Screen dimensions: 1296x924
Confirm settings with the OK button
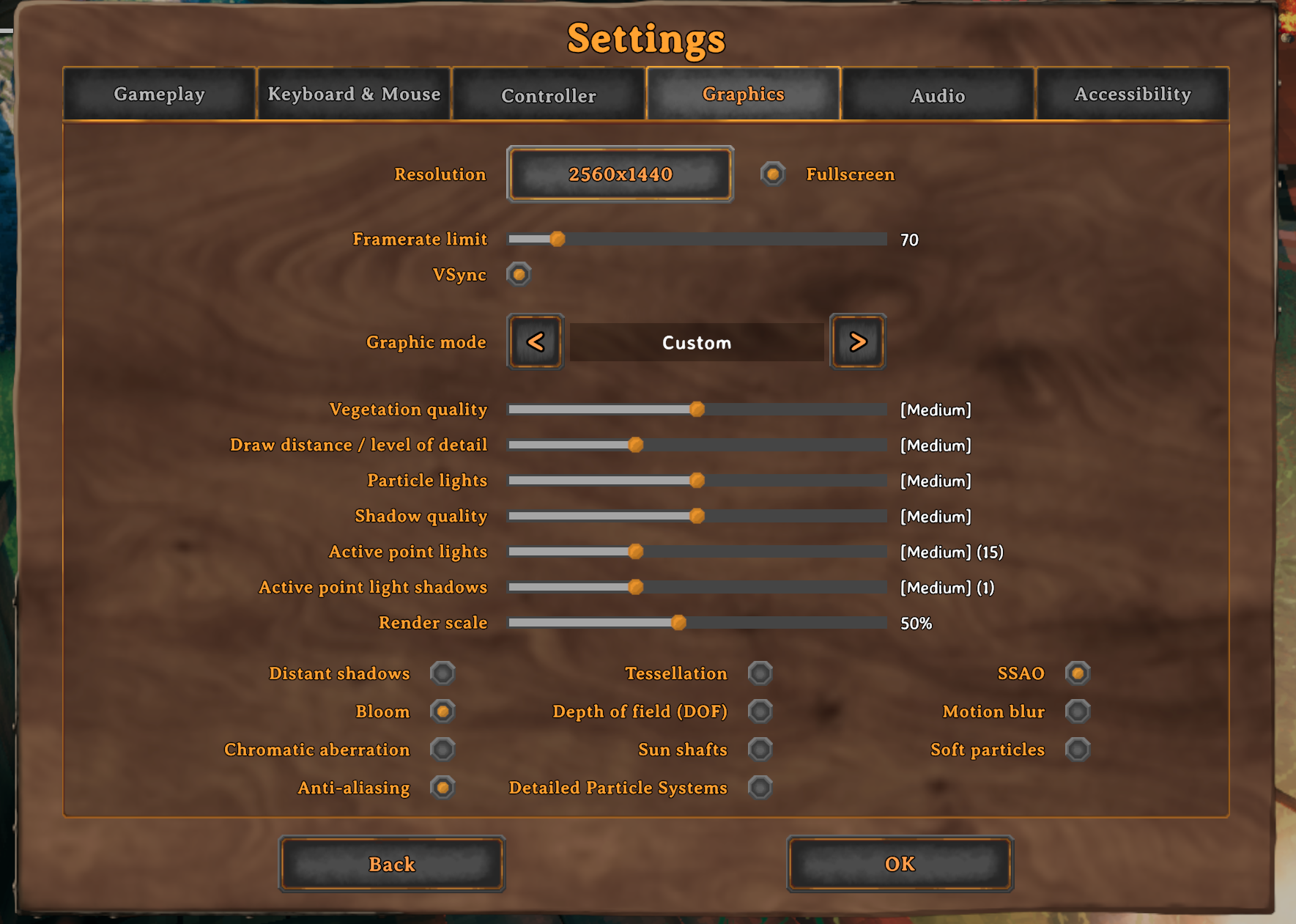pos(899,865)
